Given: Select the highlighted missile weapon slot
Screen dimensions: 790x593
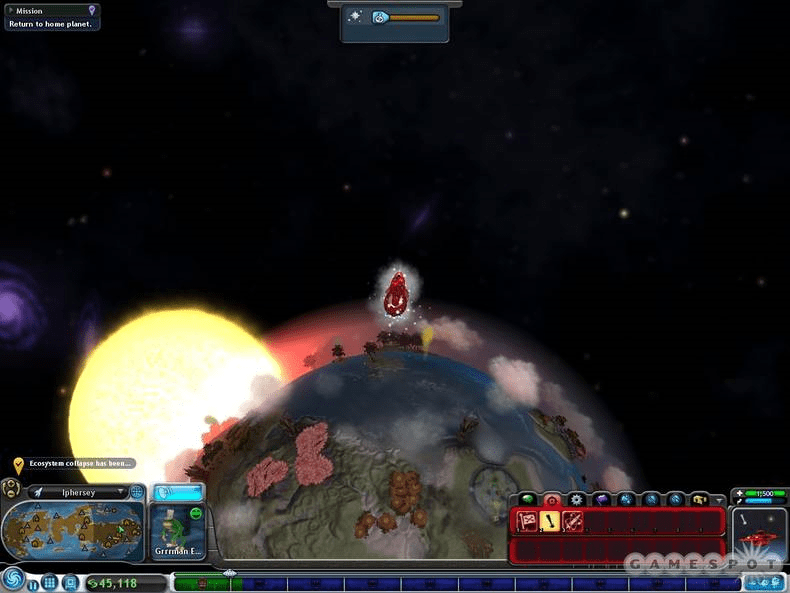Looking at the screenshot, I should pyautogui.click(x=549, y=520).
